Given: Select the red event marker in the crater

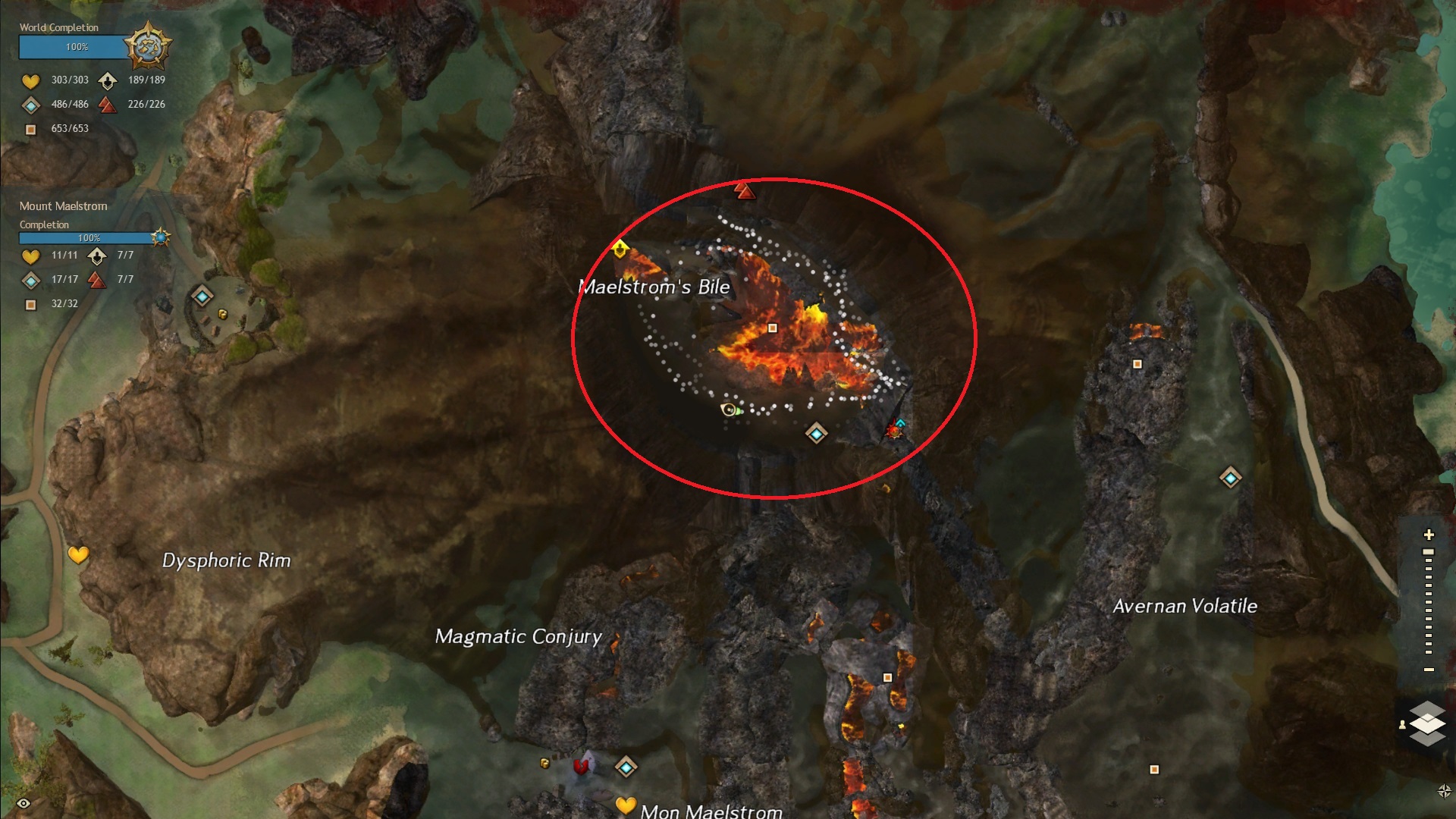Looking at the screenshot, I should [893, 431].
